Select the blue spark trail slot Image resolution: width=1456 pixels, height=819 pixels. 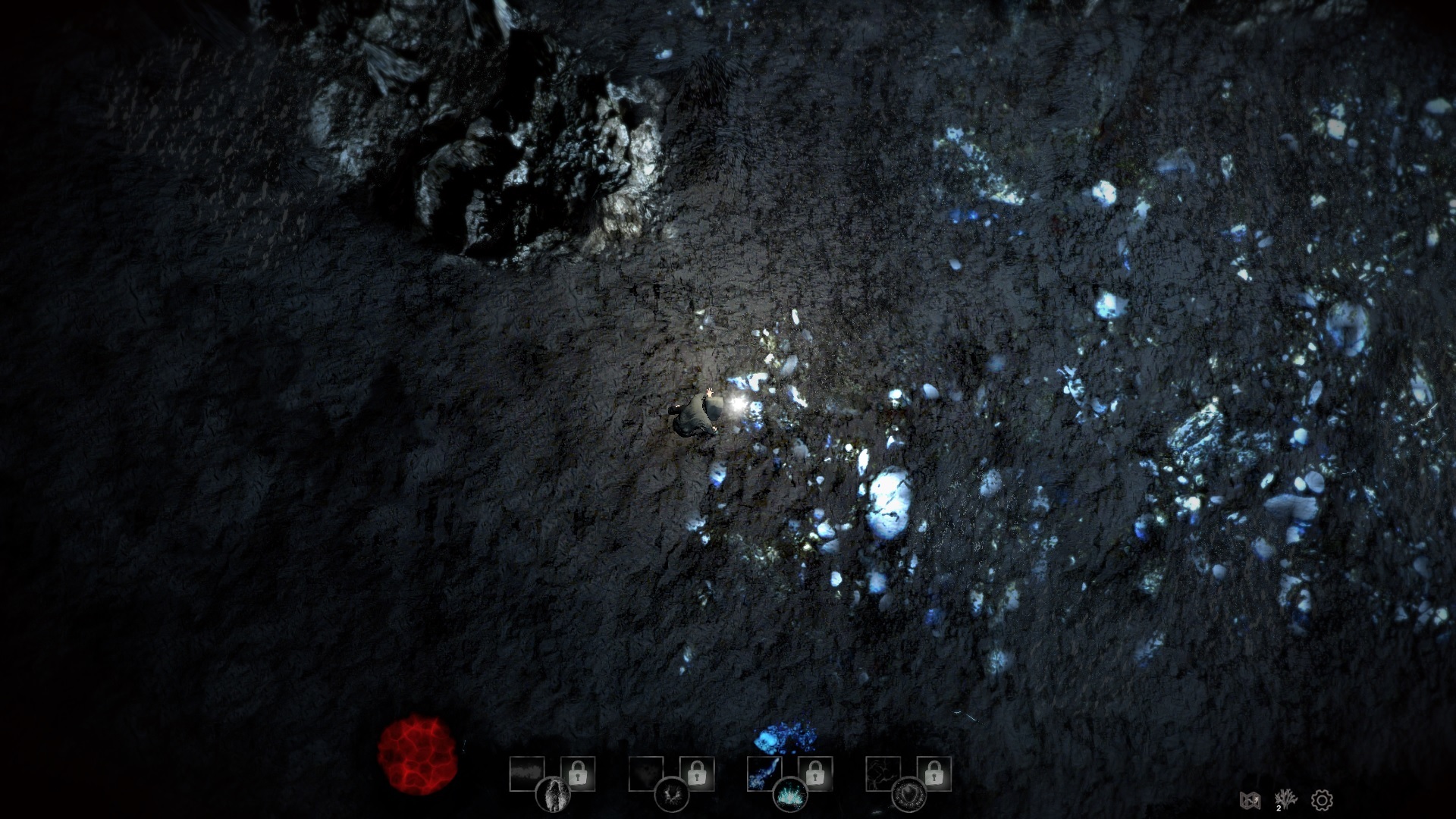click(x=764, y=773)
